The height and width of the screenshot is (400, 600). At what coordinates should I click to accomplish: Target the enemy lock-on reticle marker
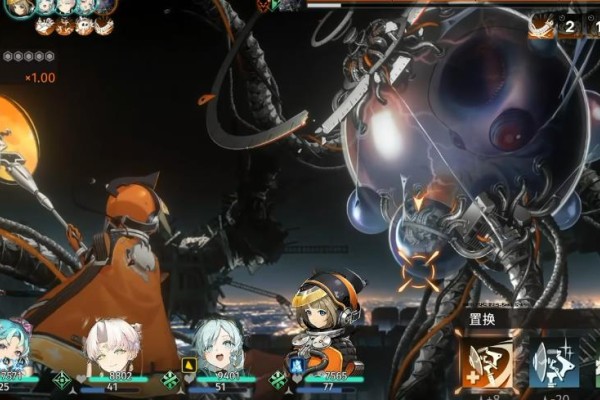point(420,269)
